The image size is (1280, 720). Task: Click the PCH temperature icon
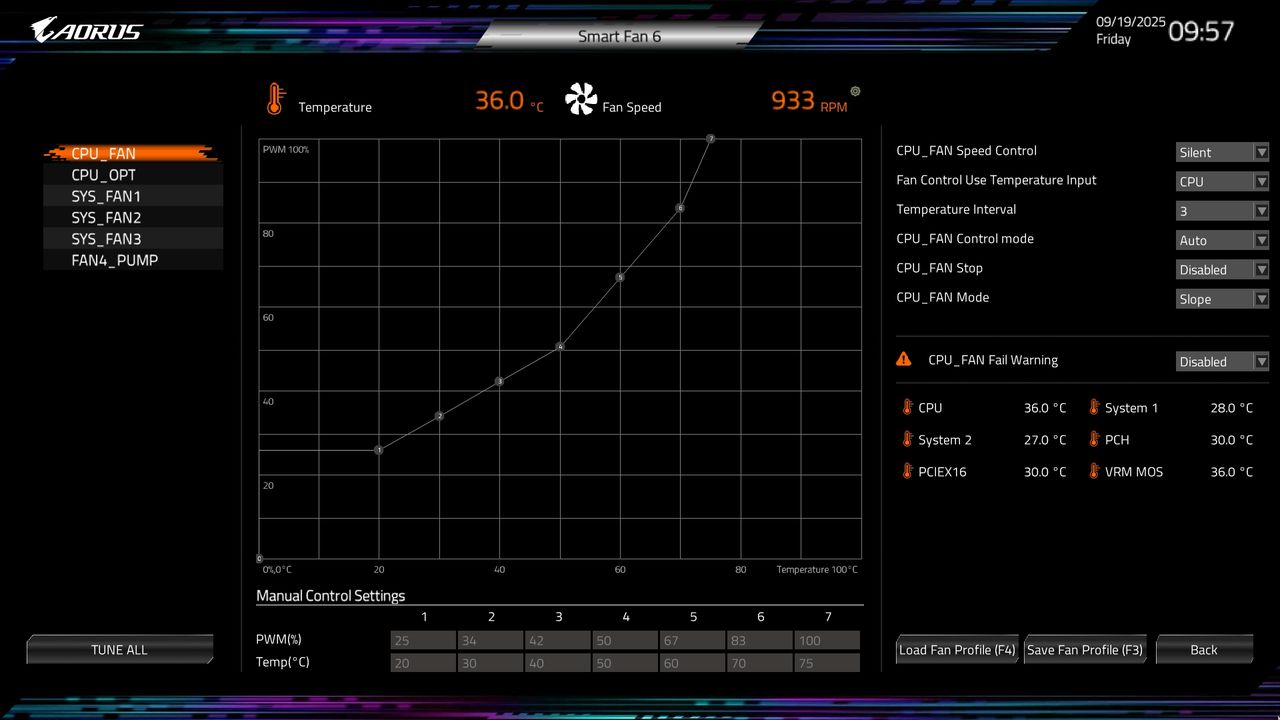click(1092, 439)
